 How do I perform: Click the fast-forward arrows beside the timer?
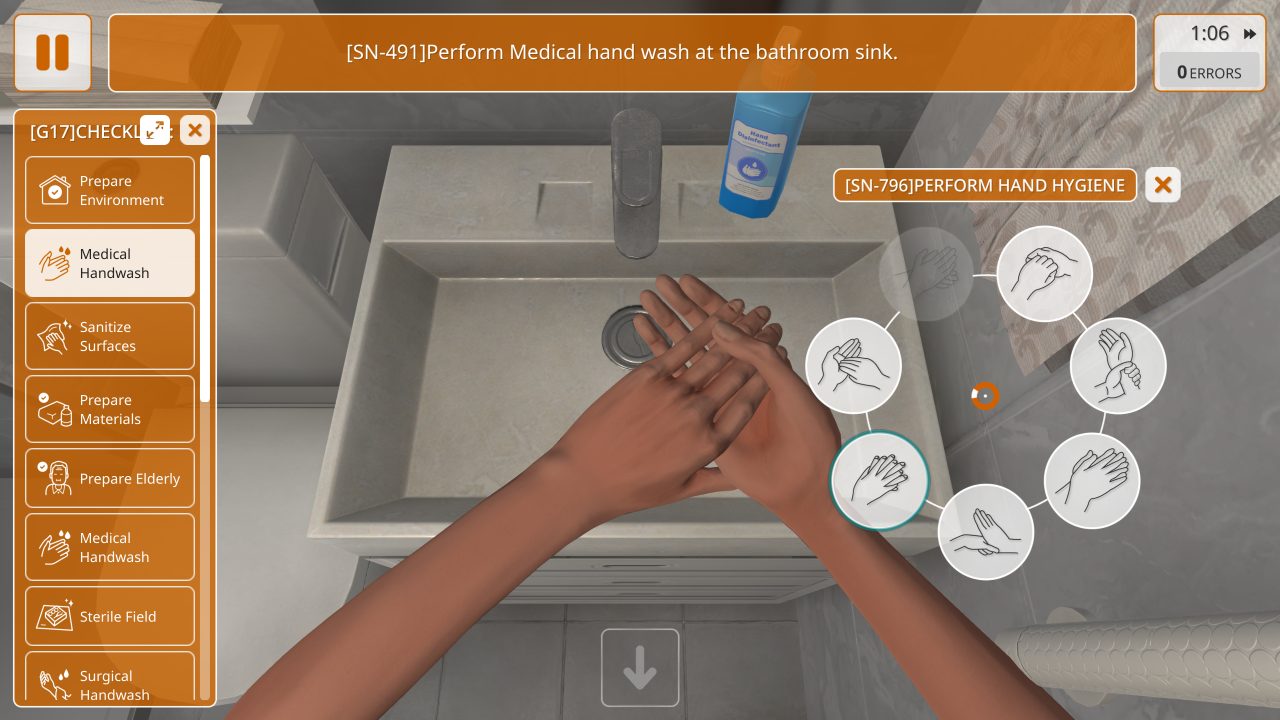pos(1250,34)
